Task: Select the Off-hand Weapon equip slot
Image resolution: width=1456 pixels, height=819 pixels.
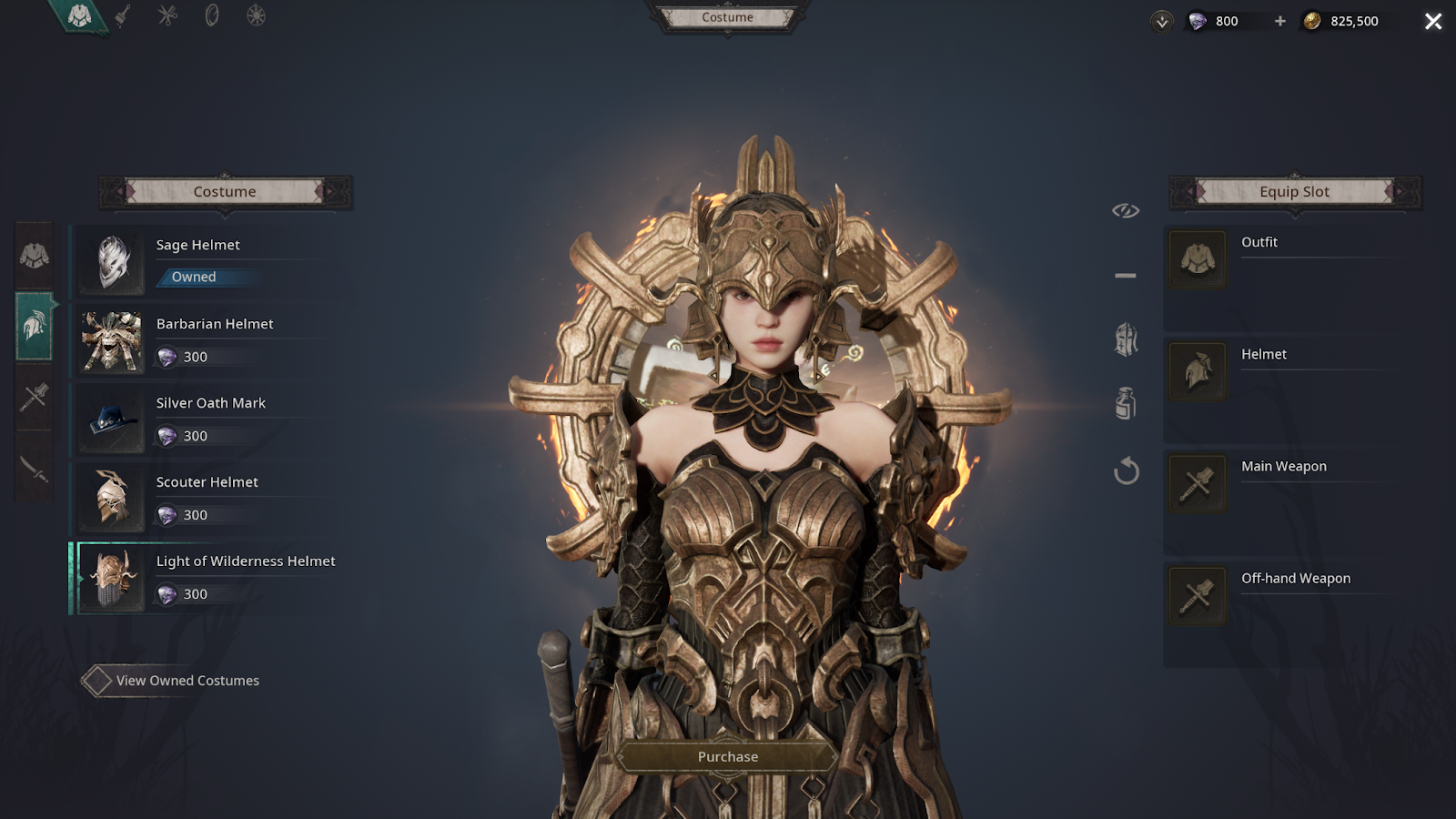Action: 1197,595
